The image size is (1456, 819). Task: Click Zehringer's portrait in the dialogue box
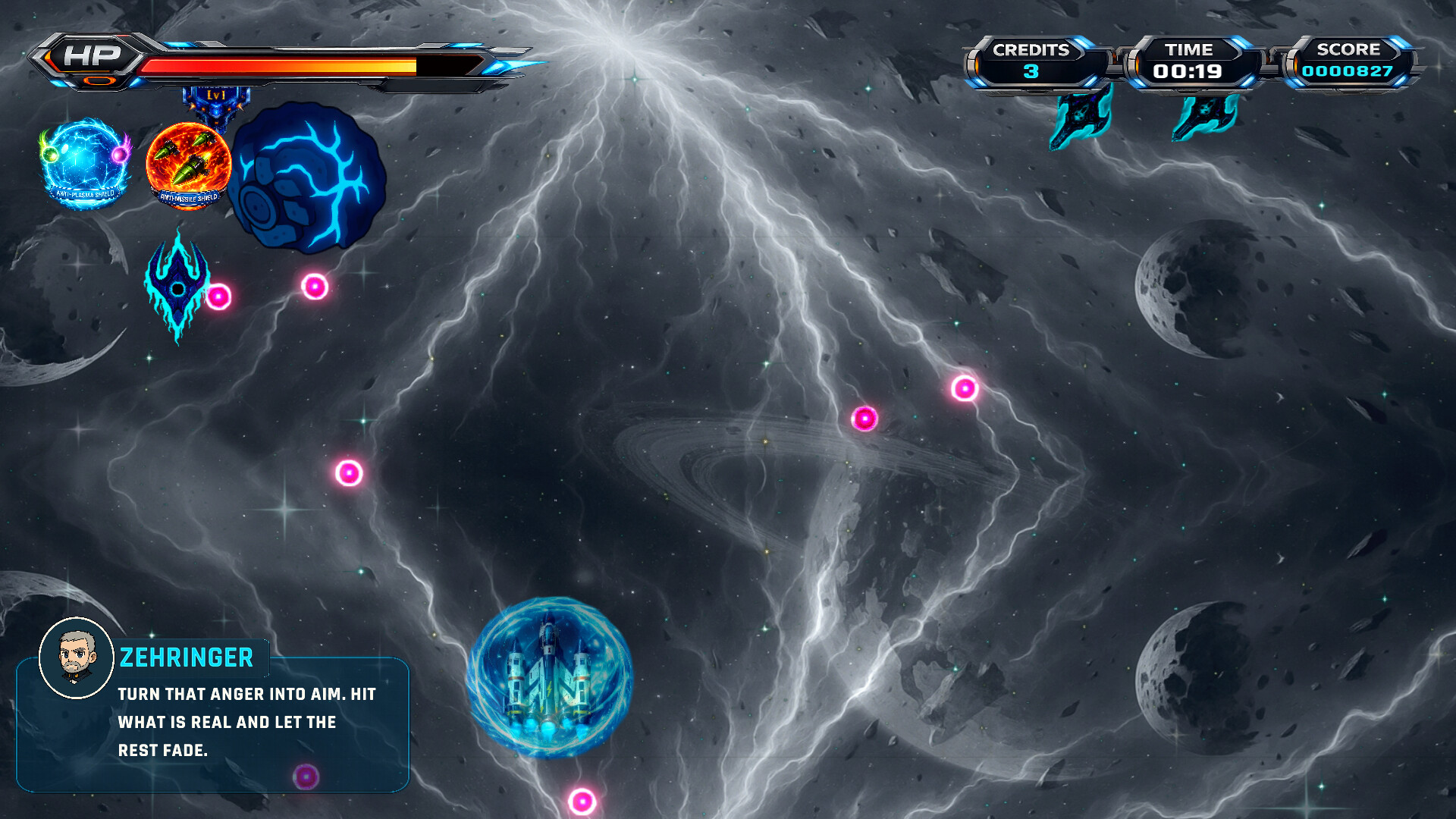click(76, 657)
